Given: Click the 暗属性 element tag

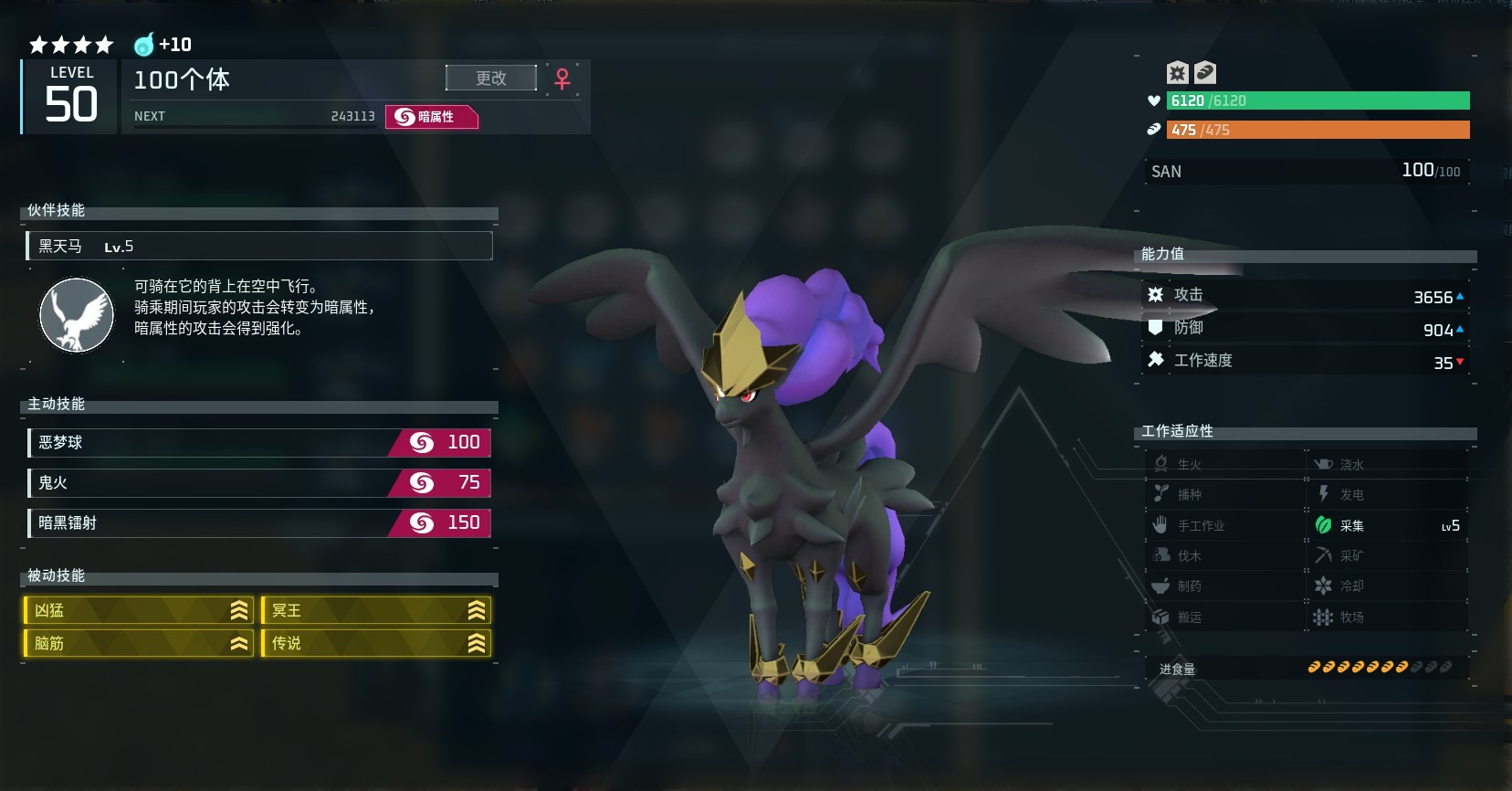Looking at the screenshot, I should click(x=432, y=117).
